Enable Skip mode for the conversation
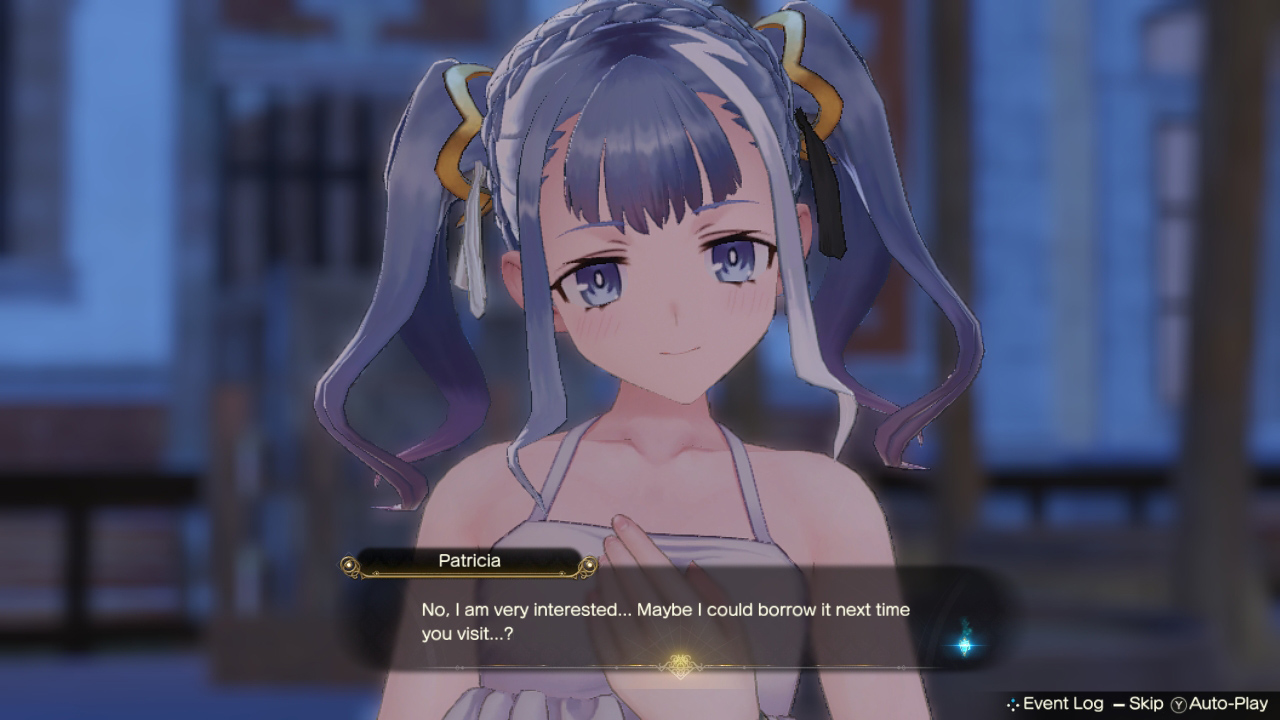1280x720 pixels. 1147,704
